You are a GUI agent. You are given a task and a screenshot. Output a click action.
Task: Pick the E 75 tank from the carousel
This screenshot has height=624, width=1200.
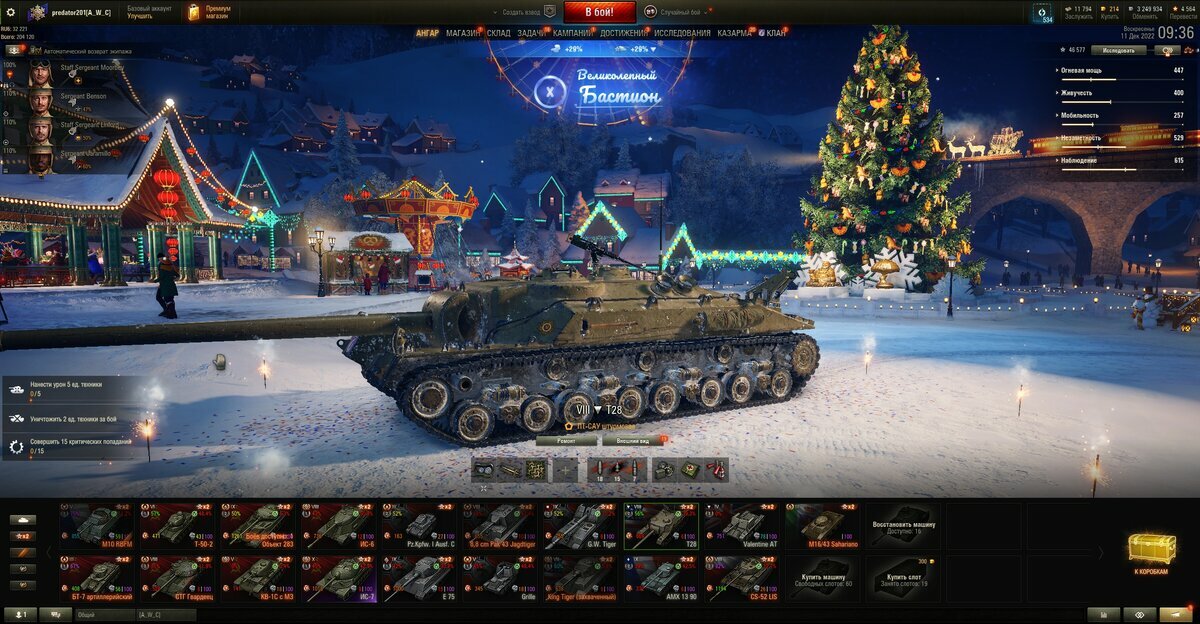420,578
